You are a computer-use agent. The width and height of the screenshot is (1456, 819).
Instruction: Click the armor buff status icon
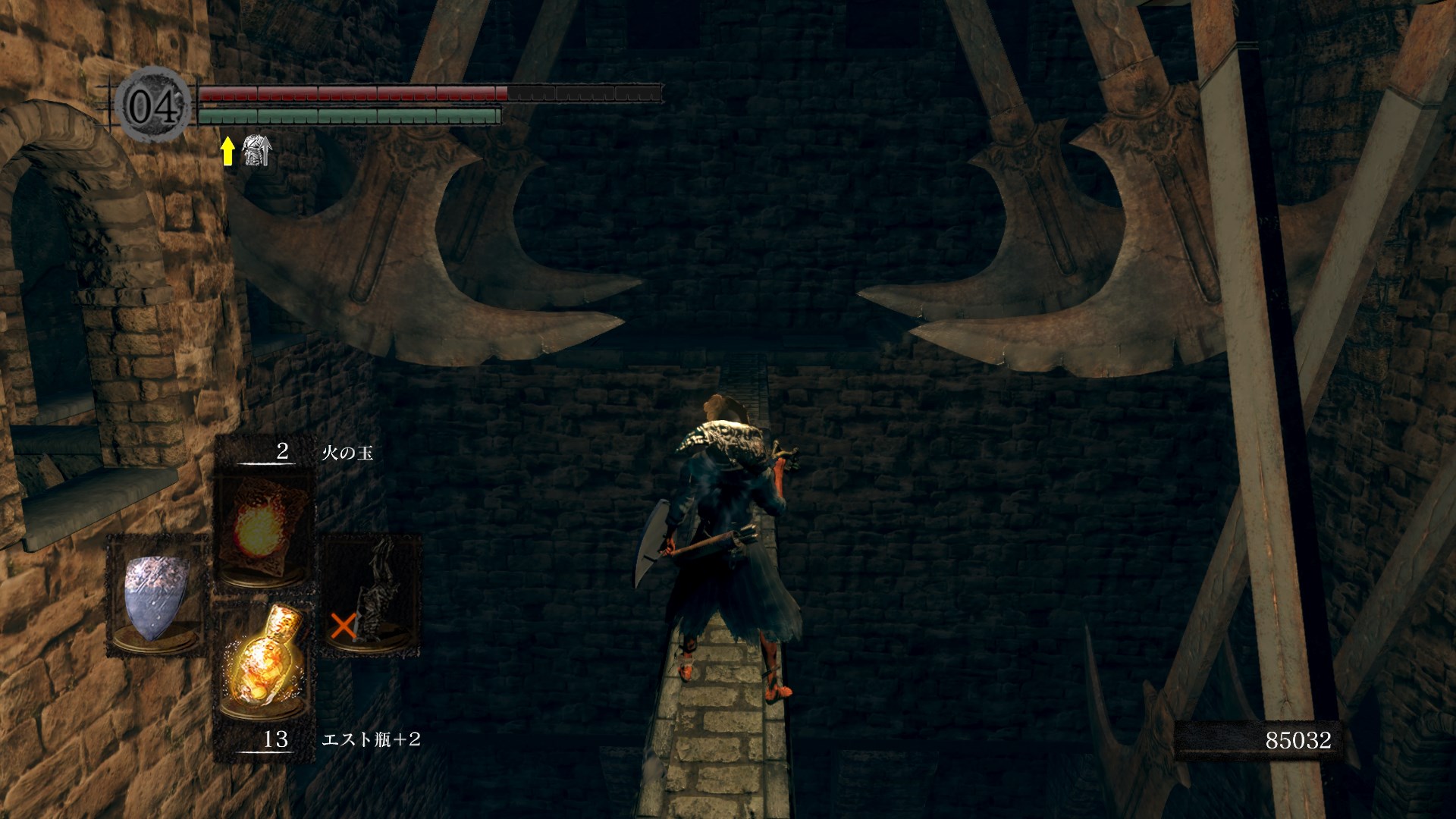coord(256,151)
